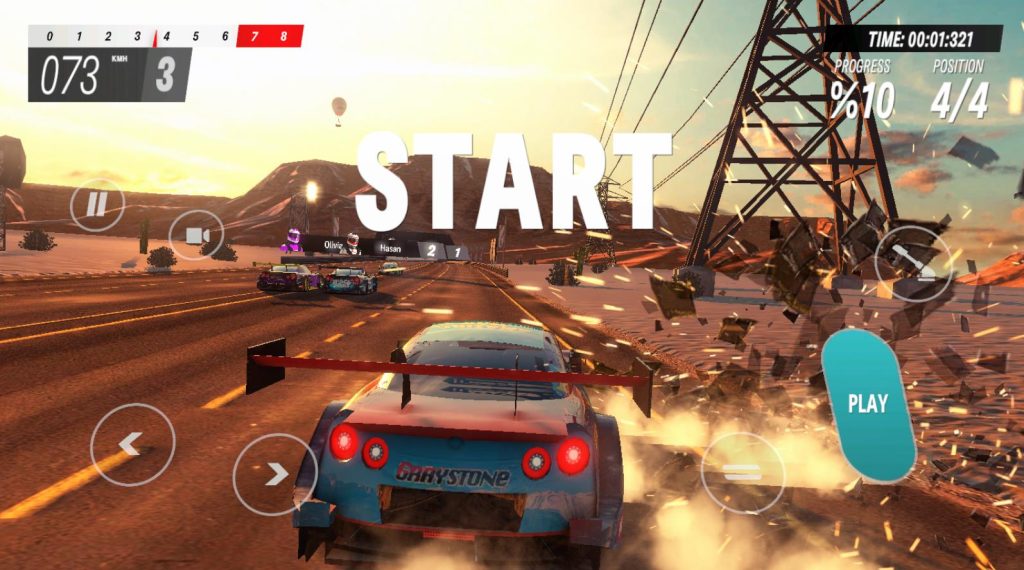Viewport: 1024px width, 570px height.
Task: Tap the teal PLAY pedal
Action: pos(867,404)
